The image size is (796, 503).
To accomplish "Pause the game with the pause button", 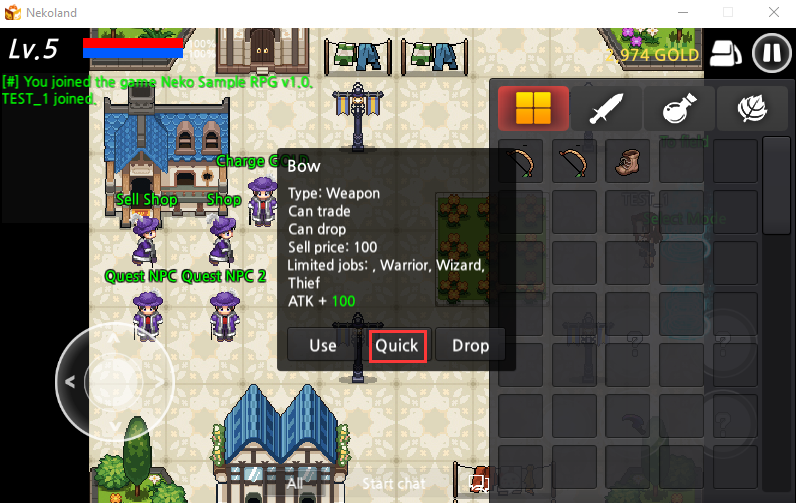I will tap(771, 53).
